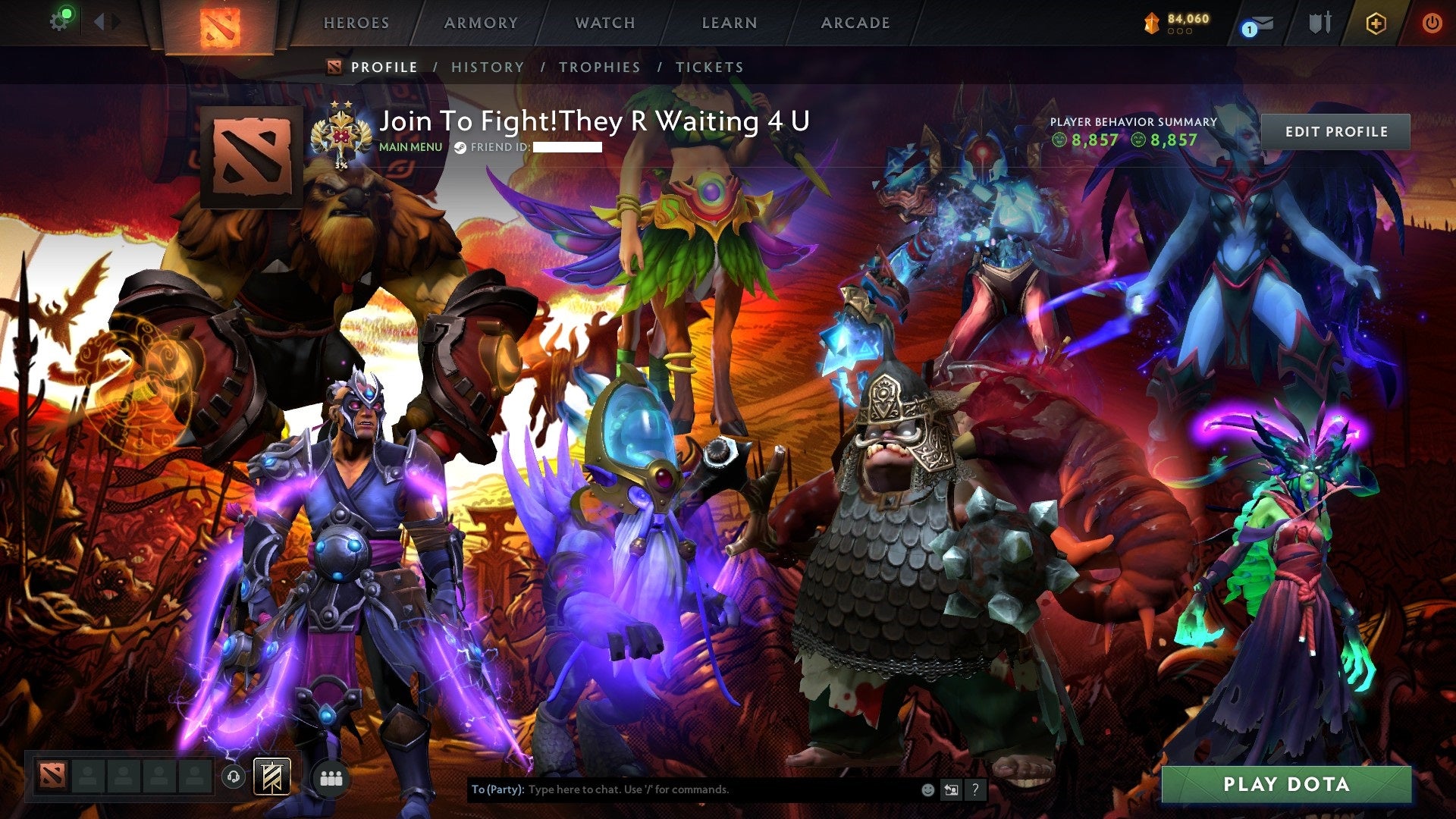Open the teams icon near party slots
1456x819 pixels.
(x=331, y=777)
